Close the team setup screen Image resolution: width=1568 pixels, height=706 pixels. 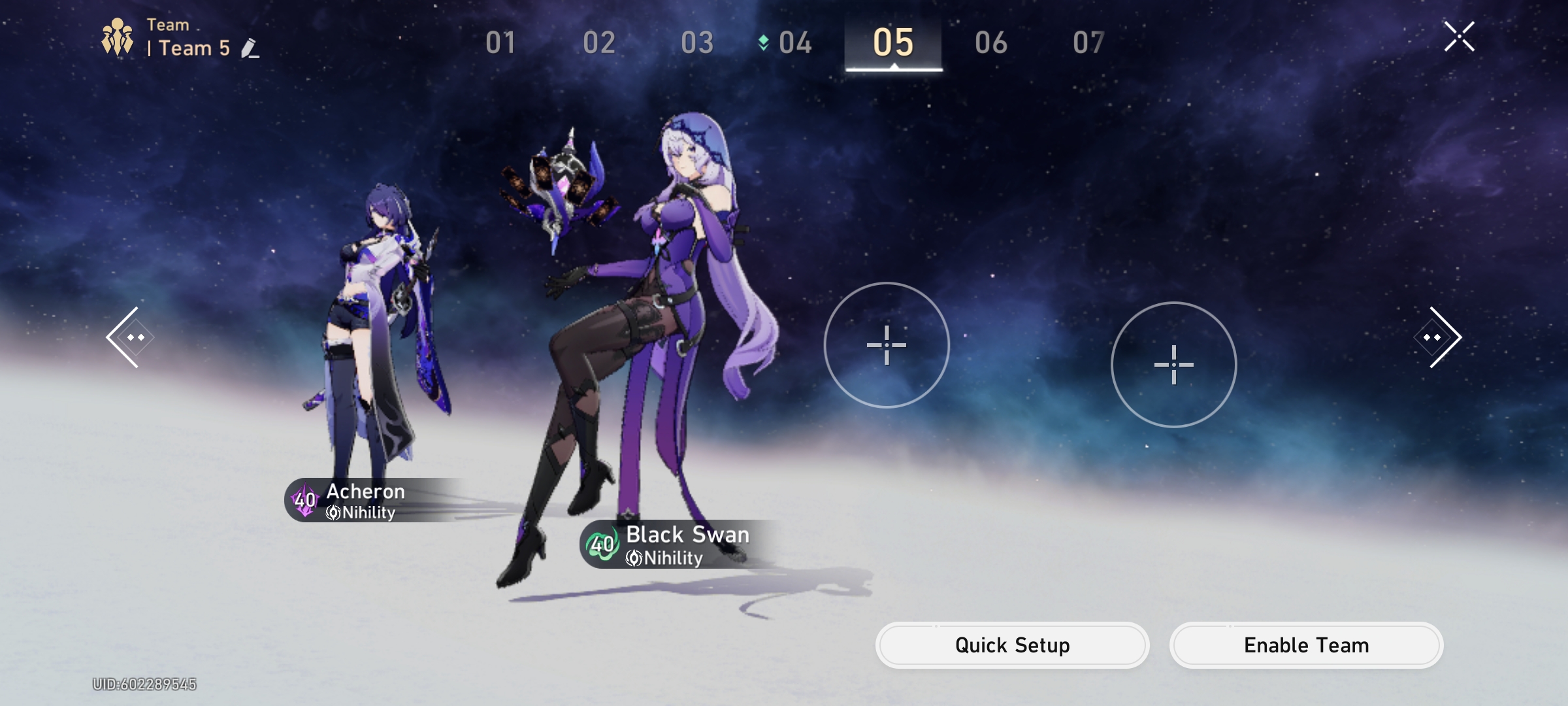tap(1460, 37)
